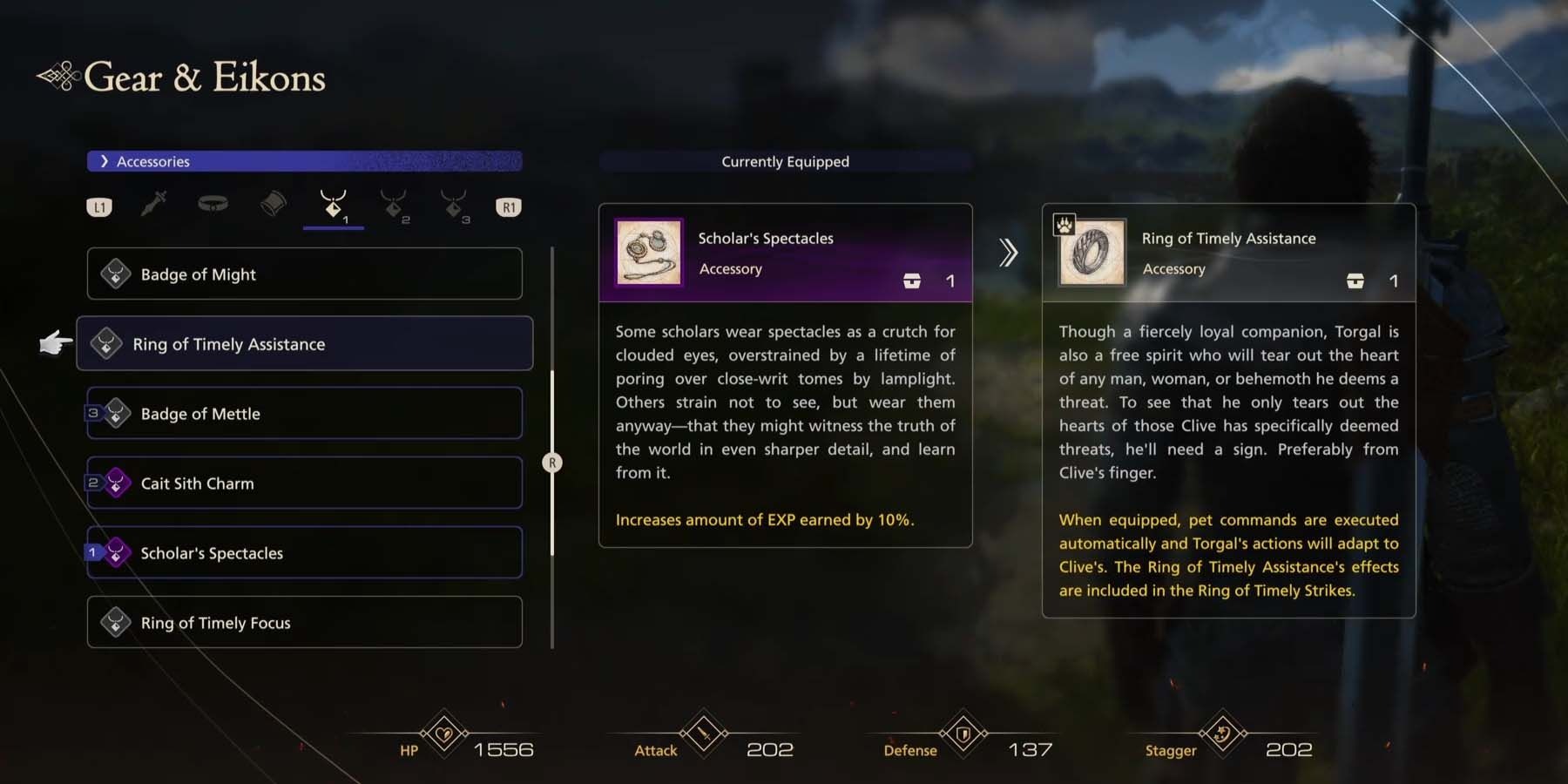Screen dimensions: 1568x784
Task: Select Scholar's Spectacles in the accessory list
Action: (304, 553)
